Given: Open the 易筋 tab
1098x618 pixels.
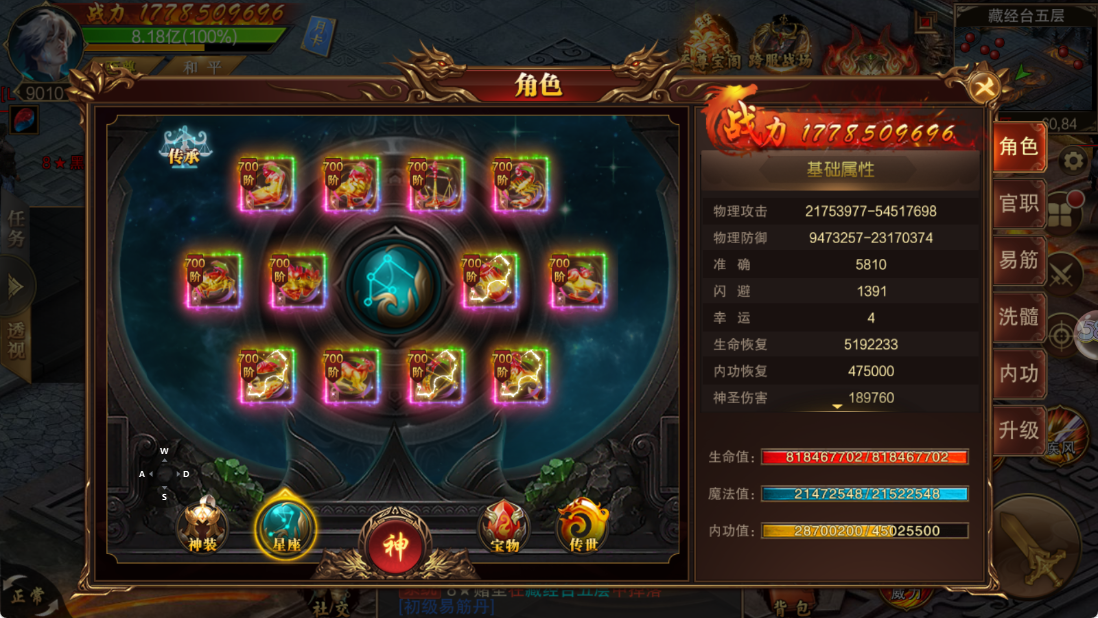Looking at the screenshot, I should click(x=1019, y=260).
